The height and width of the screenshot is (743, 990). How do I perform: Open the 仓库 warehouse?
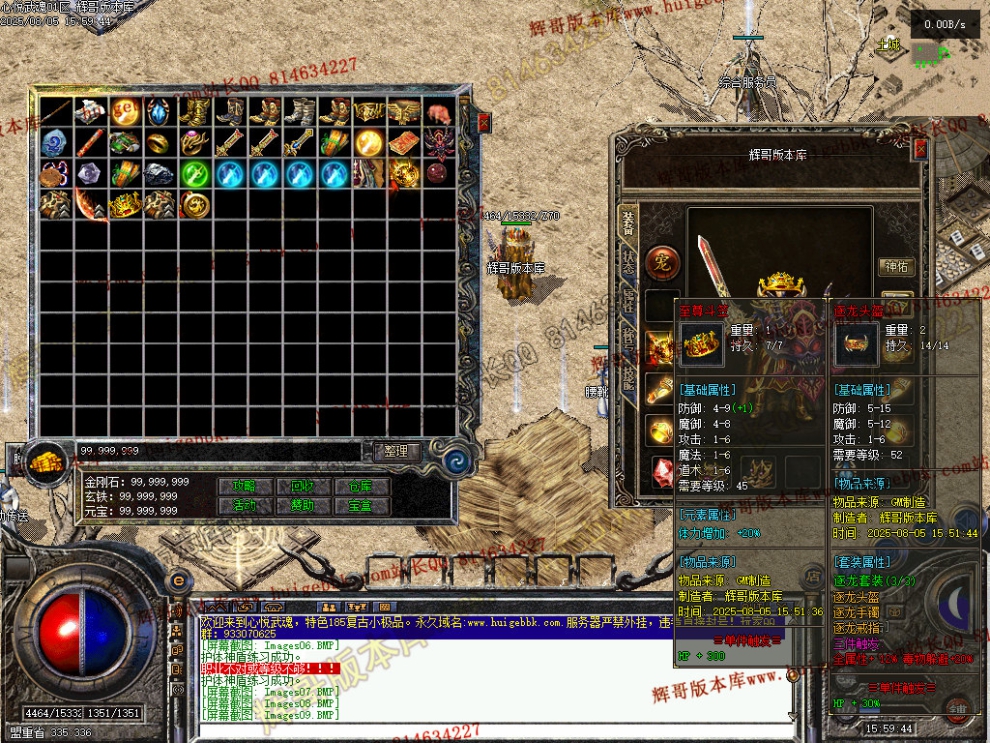361,486
